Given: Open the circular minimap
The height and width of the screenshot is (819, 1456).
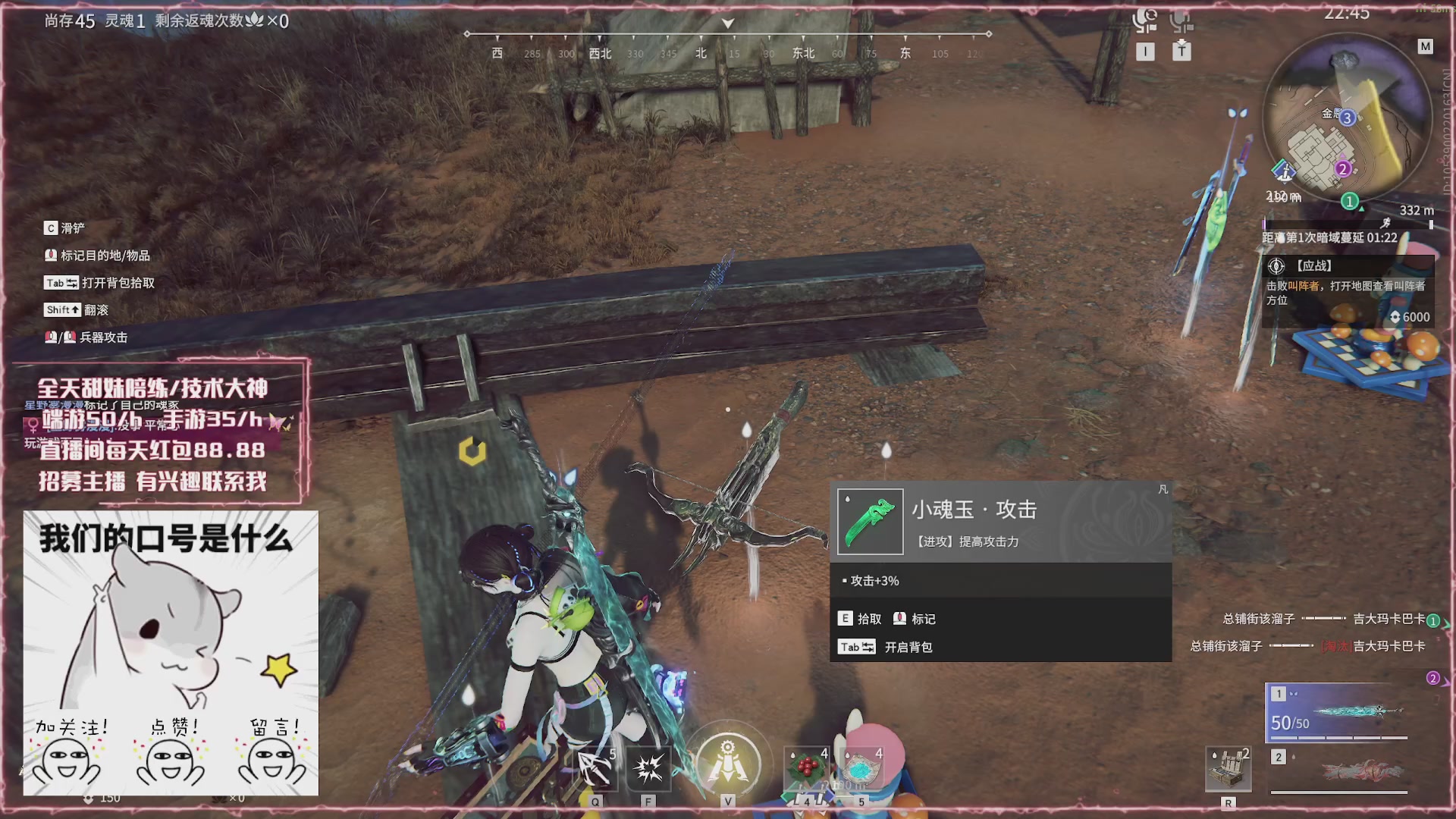Looking at the screenshot, I should coord(1345,120).
